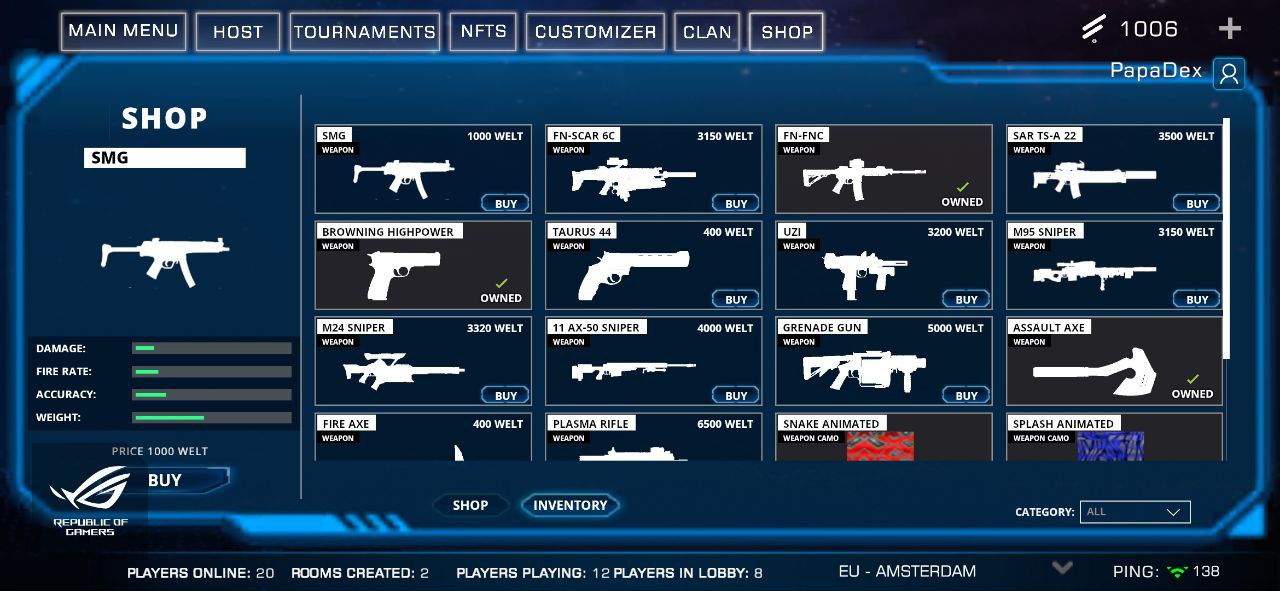
Task: Buy the Grenade Gun
Action: pos(966,395)
